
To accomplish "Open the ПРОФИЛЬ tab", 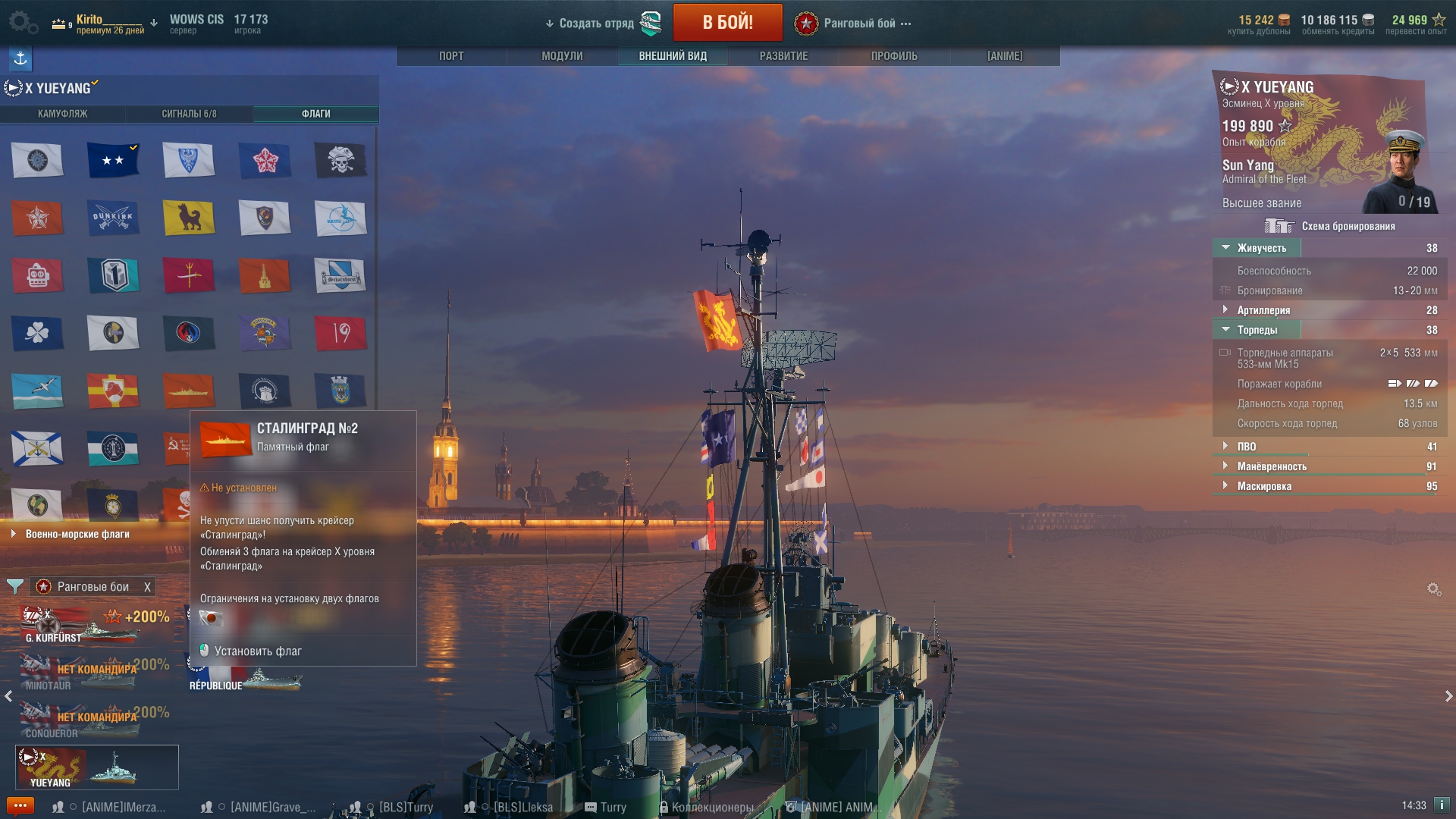I will [x=894, y=56].
